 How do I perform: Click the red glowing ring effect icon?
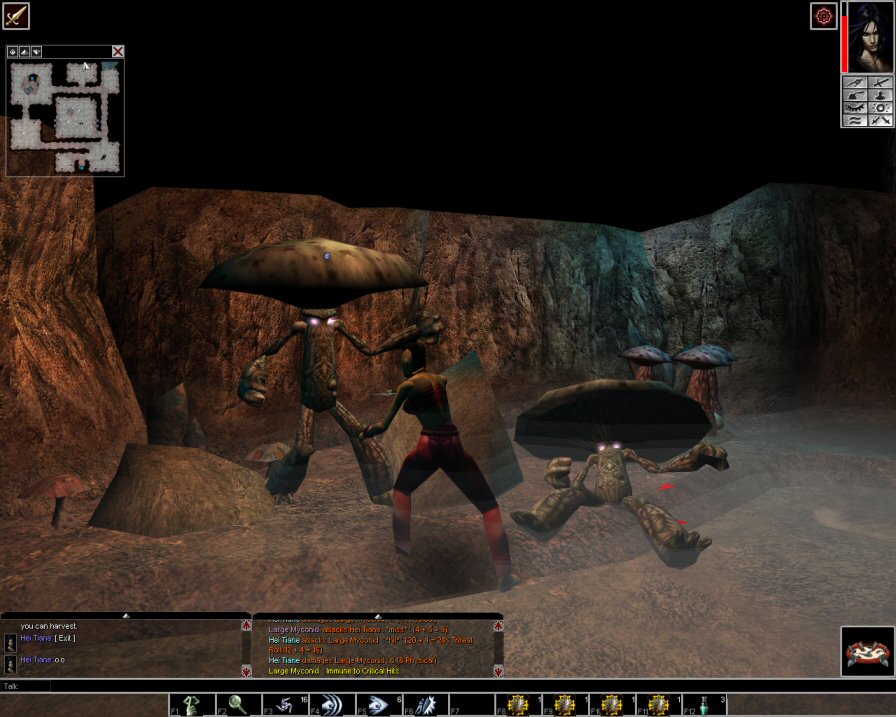[x=823, y=16]
